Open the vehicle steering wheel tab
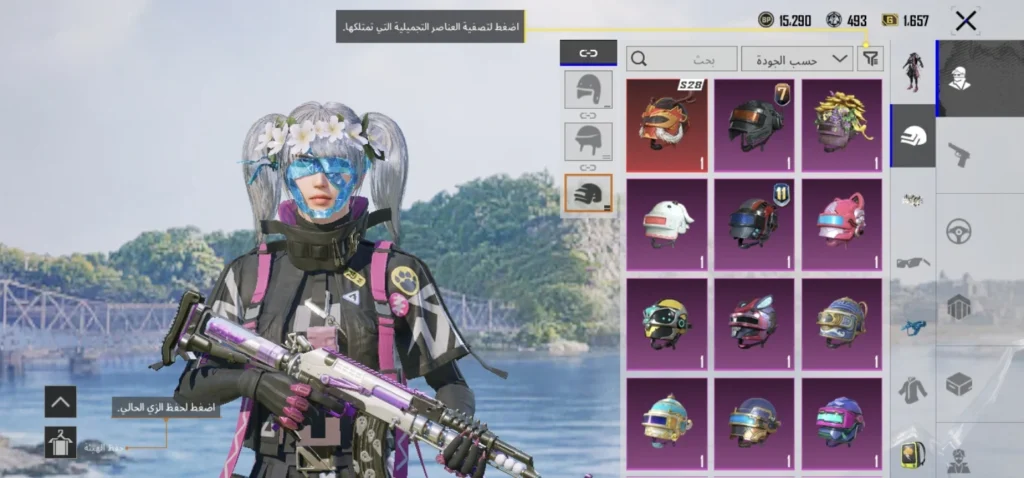This screenshot has height=478, width=1024. (959, 232)
